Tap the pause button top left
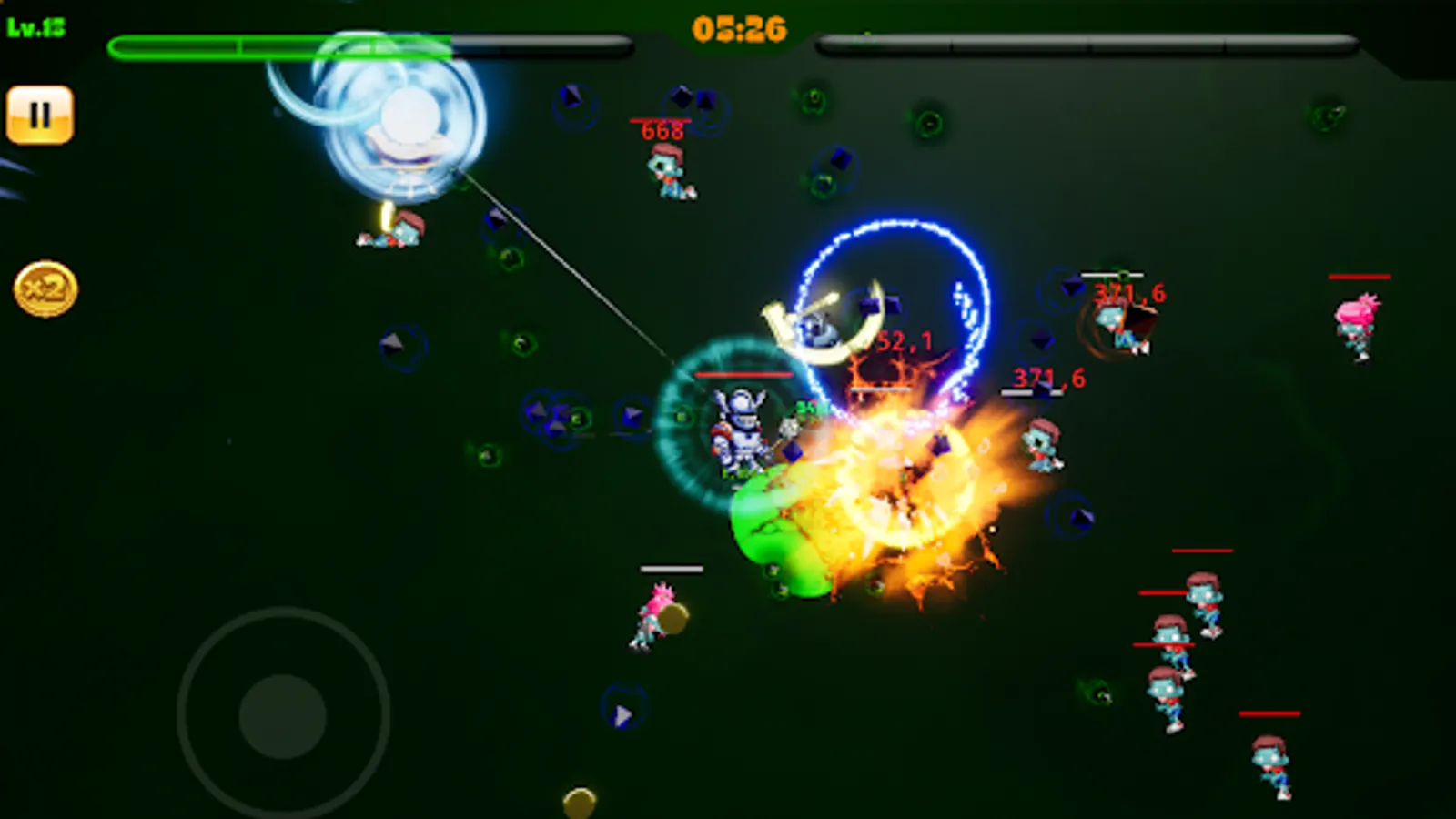The width and height of the screenshot is (1456, 819). tap(38, 113)
